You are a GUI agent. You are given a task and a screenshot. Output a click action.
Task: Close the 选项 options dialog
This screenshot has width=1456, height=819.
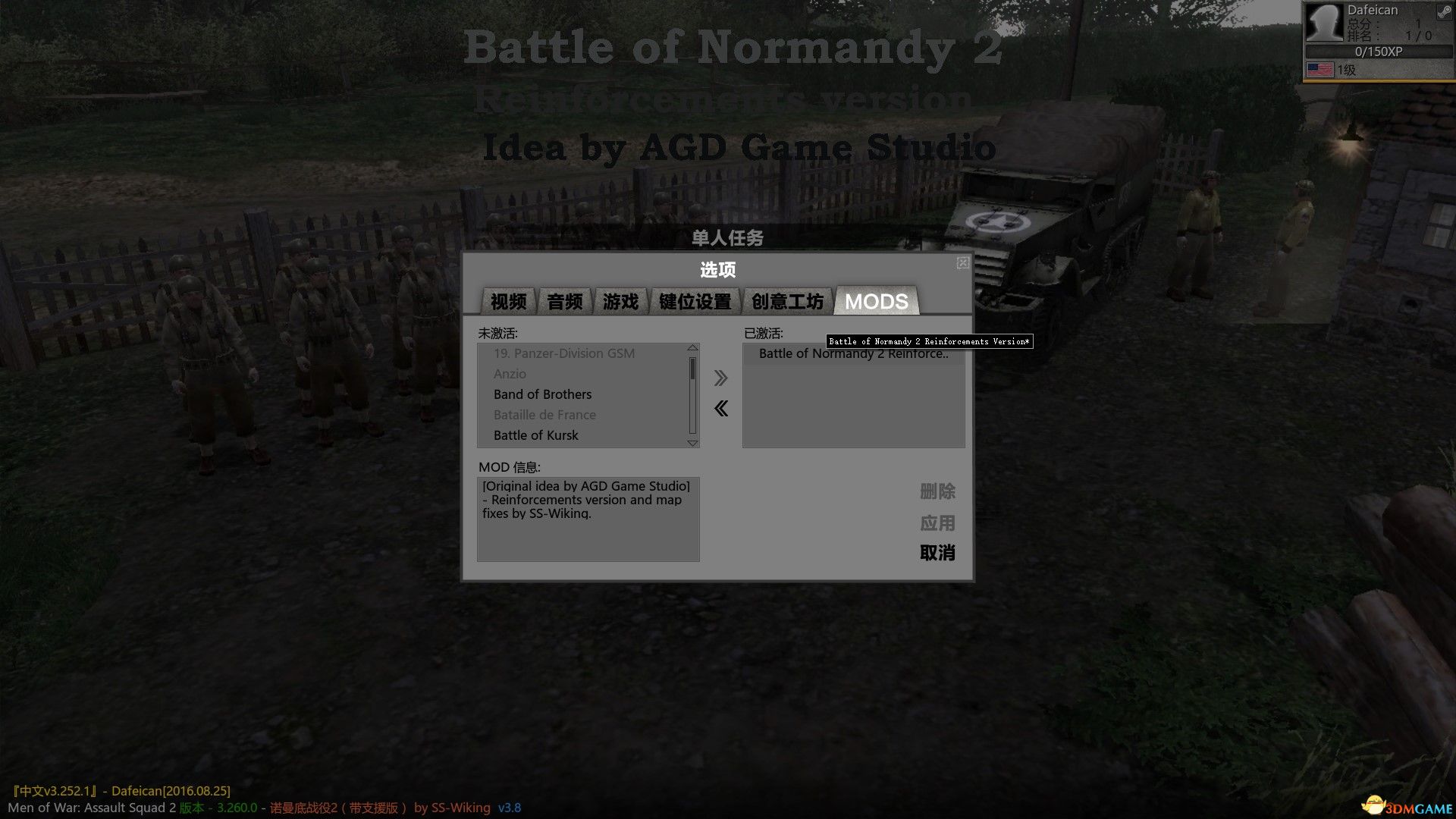[962, 263]
